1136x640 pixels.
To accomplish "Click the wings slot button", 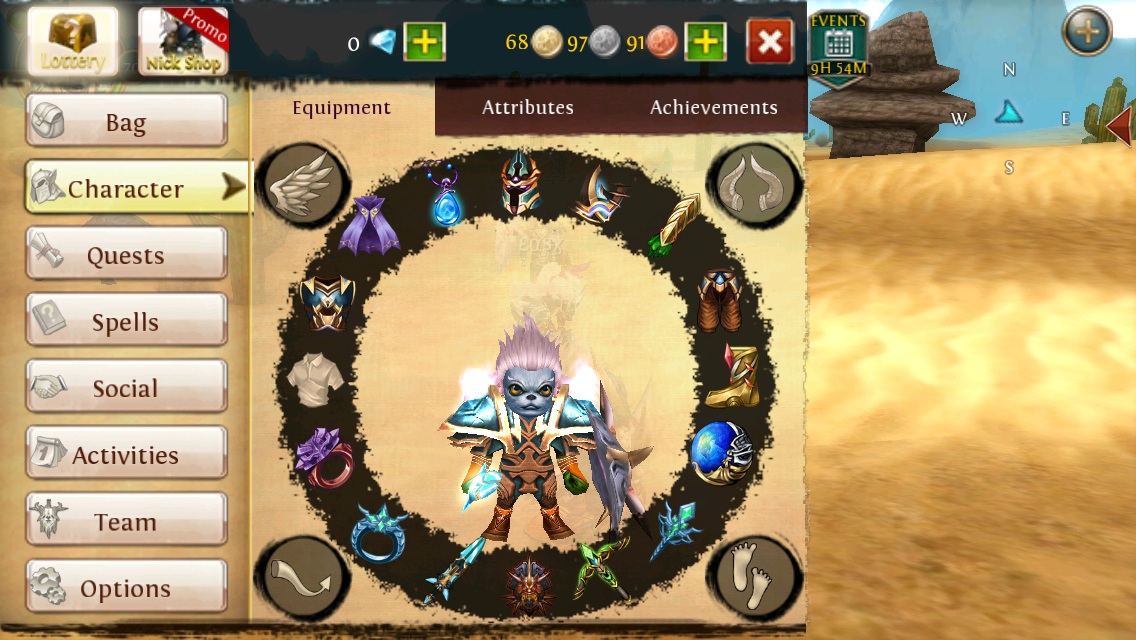I will (x=303, y=184).
